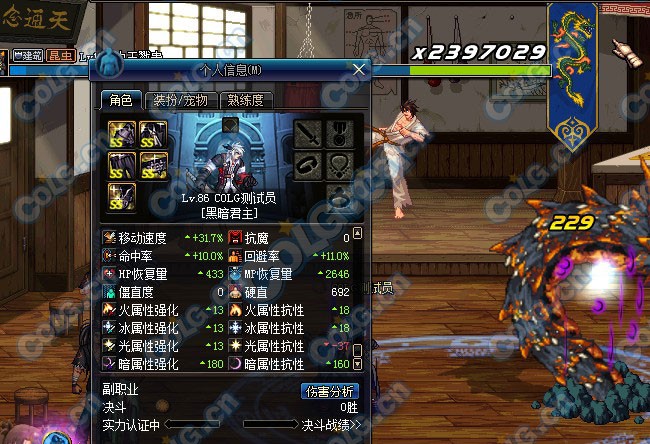Select the empty ring slot

pos(340,195)
